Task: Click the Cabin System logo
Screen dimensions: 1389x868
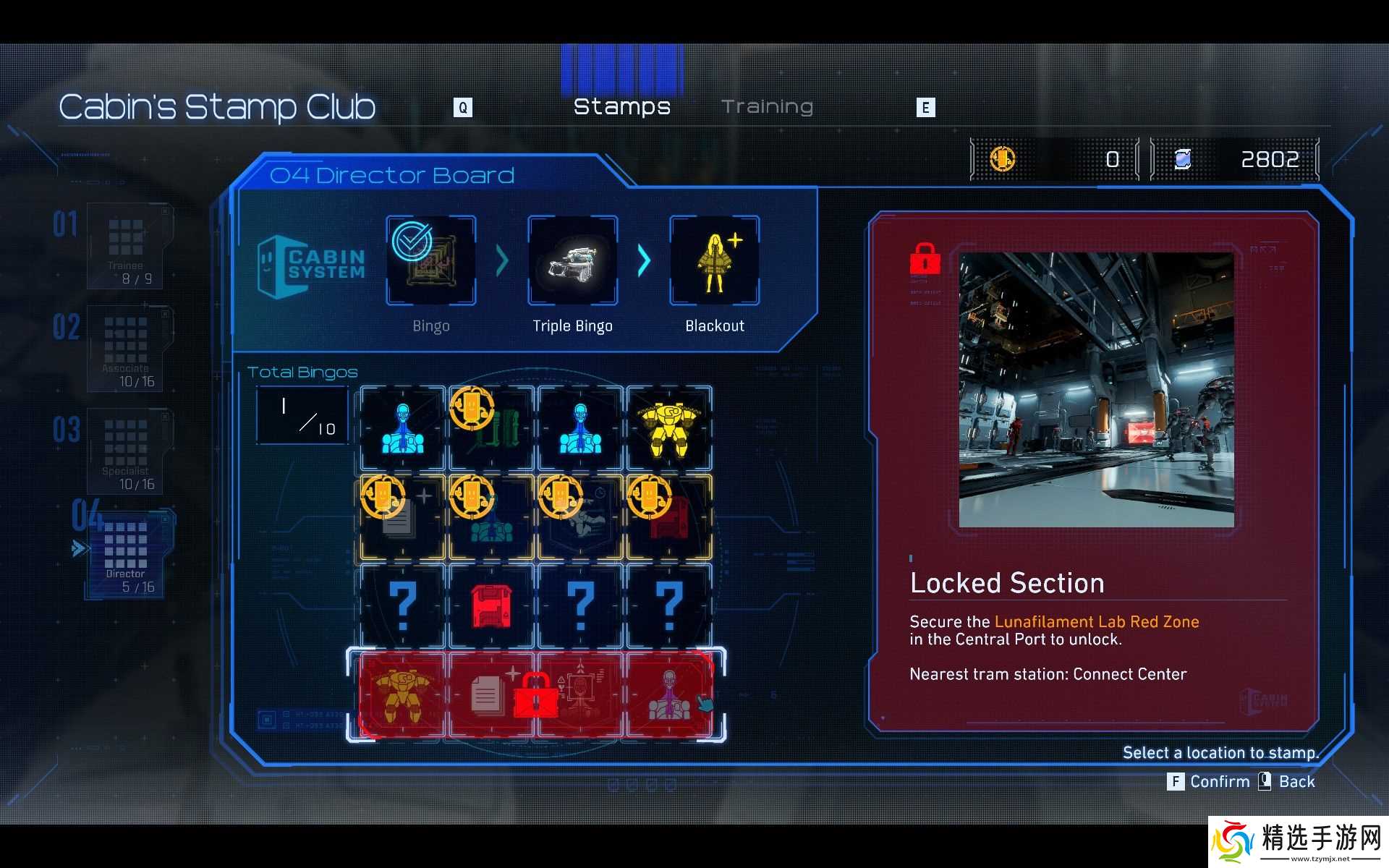Action: pyautogui.click(x=311, y=265)
